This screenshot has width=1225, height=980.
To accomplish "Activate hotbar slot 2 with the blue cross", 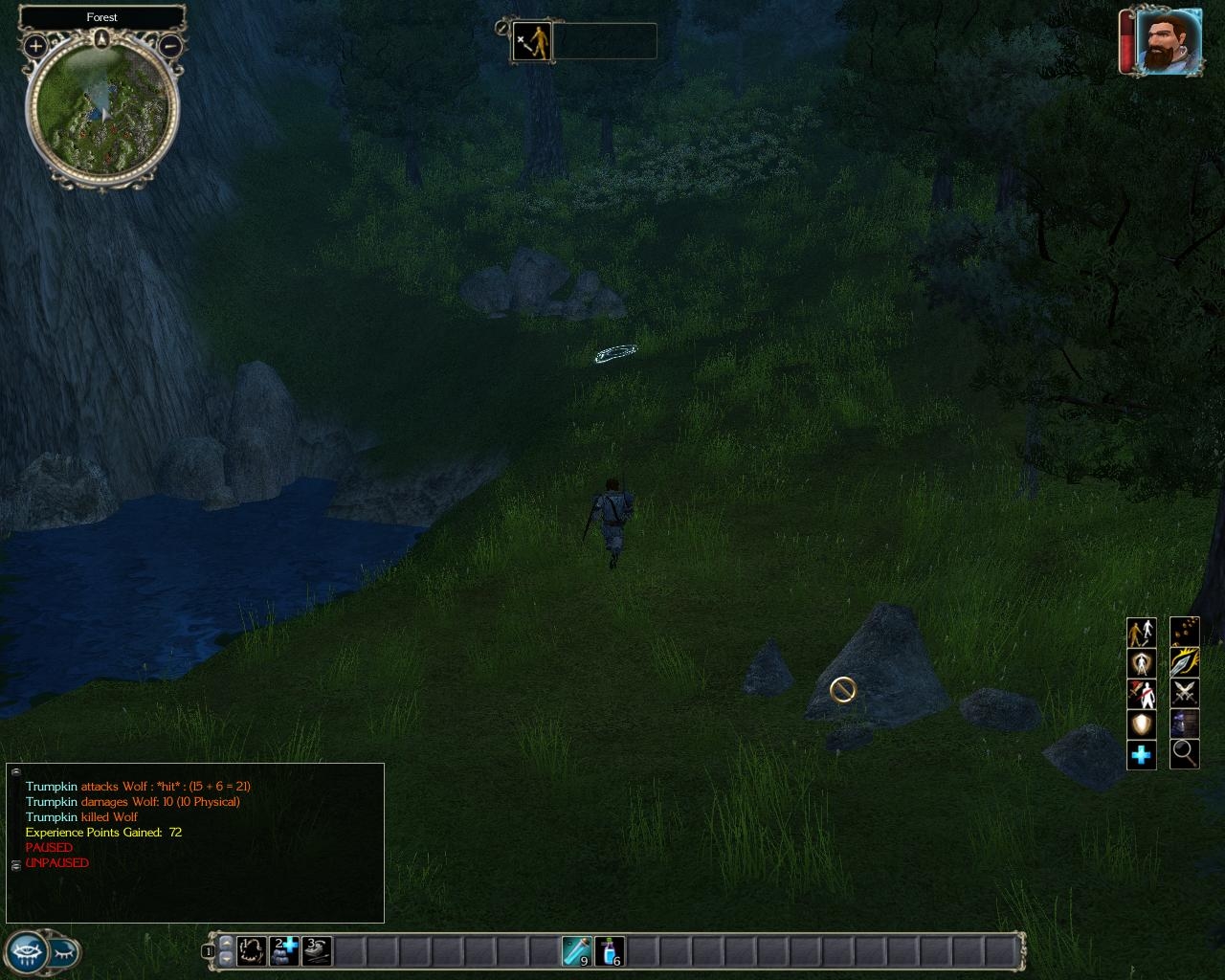I will coord(284,950).
